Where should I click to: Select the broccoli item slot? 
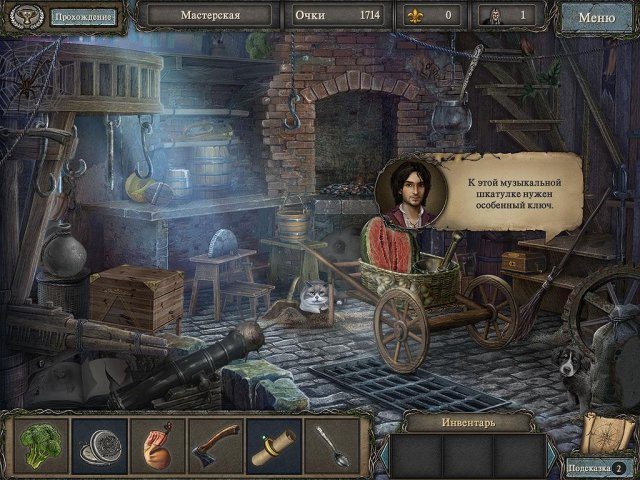(43, 445)
